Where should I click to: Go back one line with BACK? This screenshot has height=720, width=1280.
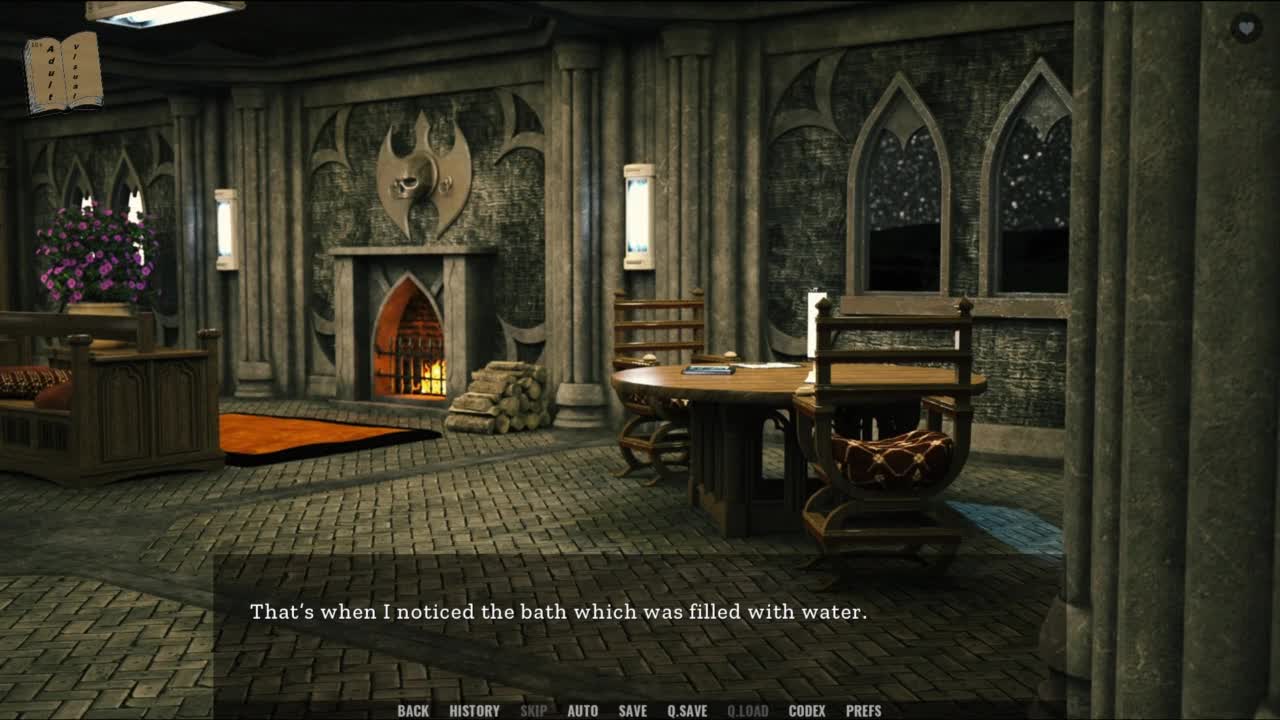tap(413, 711)
